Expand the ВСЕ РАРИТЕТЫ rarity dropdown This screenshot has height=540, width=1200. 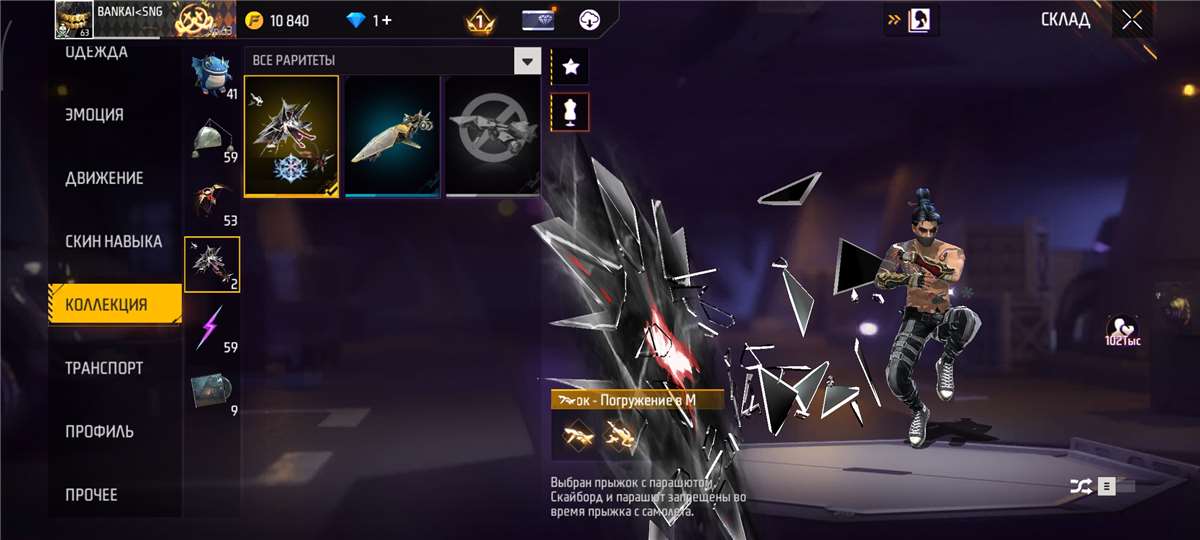[527, 62]
